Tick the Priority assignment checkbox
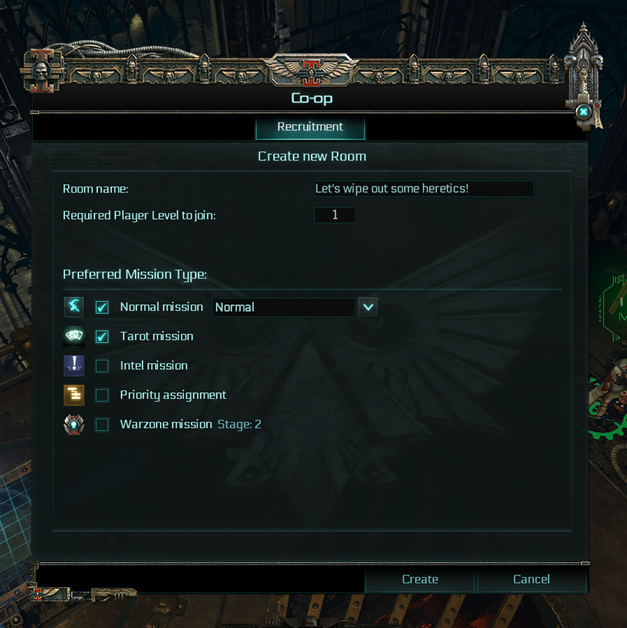The width and height of the screenshot is (627, 628). [102, 395]
